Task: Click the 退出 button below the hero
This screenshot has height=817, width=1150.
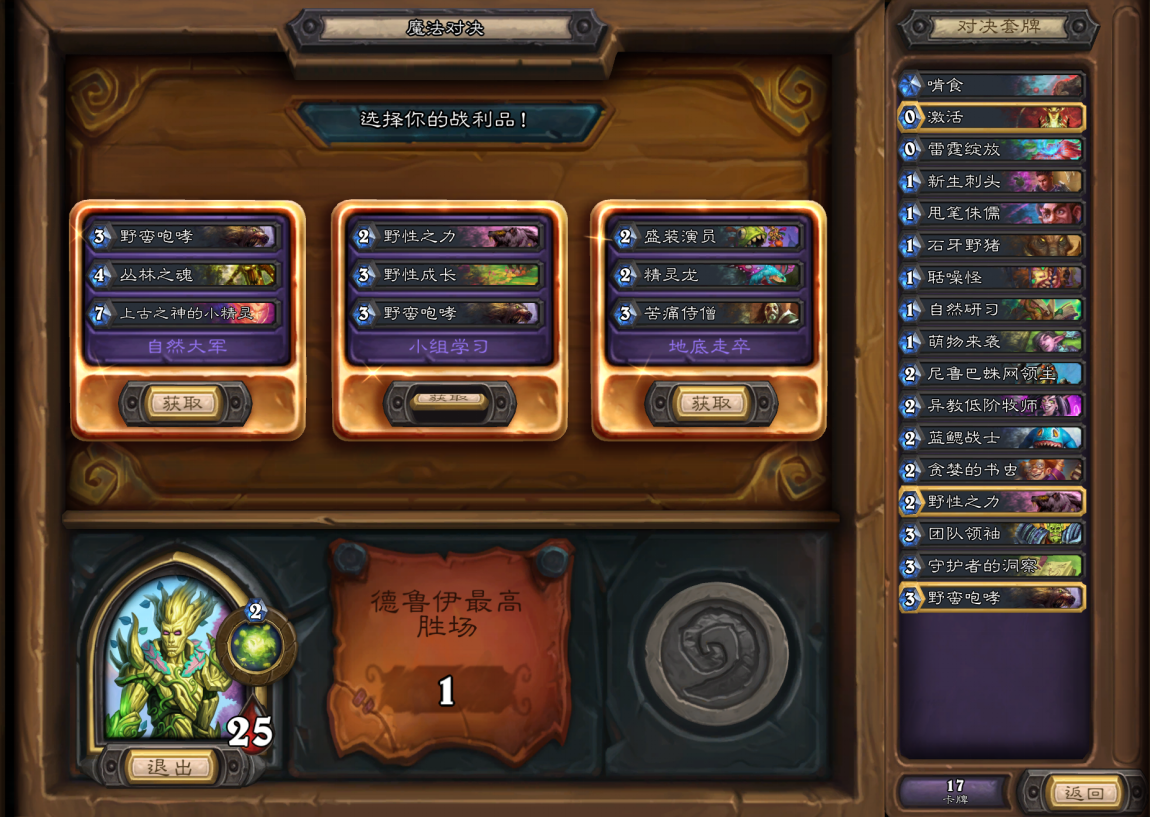Action: pyautogui.click(x=170, y=767)
